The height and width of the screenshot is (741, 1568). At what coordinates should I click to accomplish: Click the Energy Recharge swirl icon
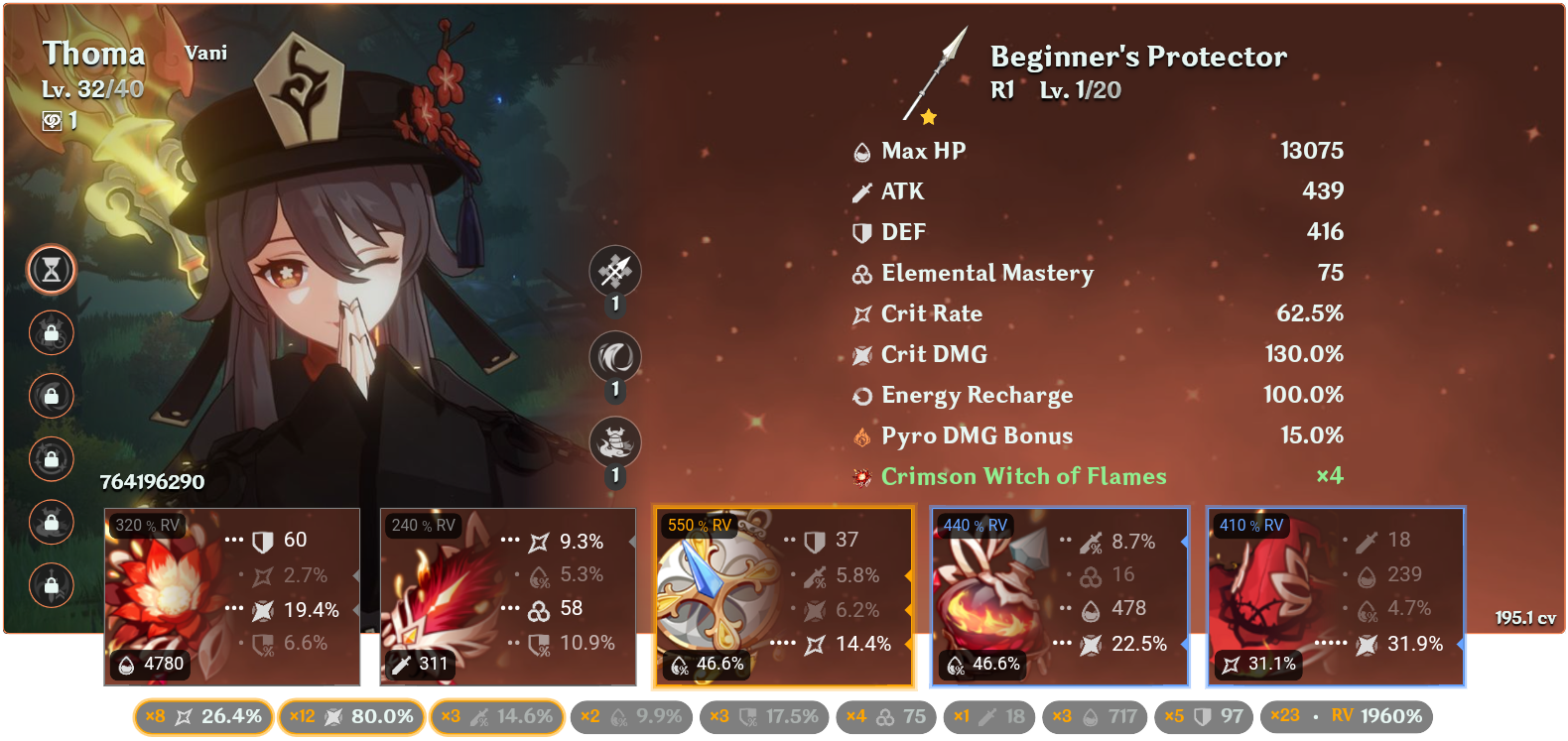tap(859, 395)
